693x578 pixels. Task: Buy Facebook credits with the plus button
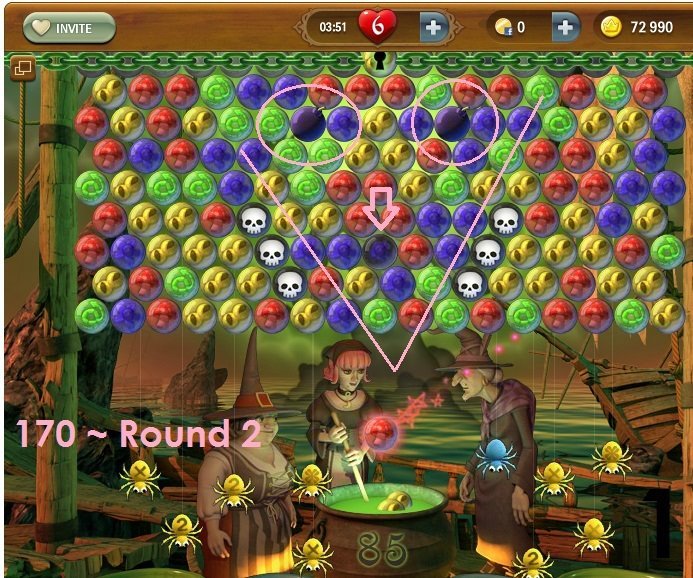point(564,27)
